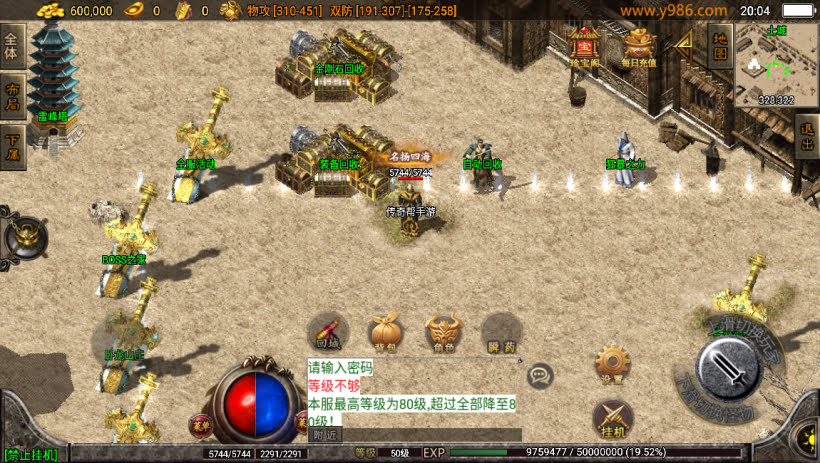Select the 布局 layout tab
820x463 pixels.
pos(12,96)
